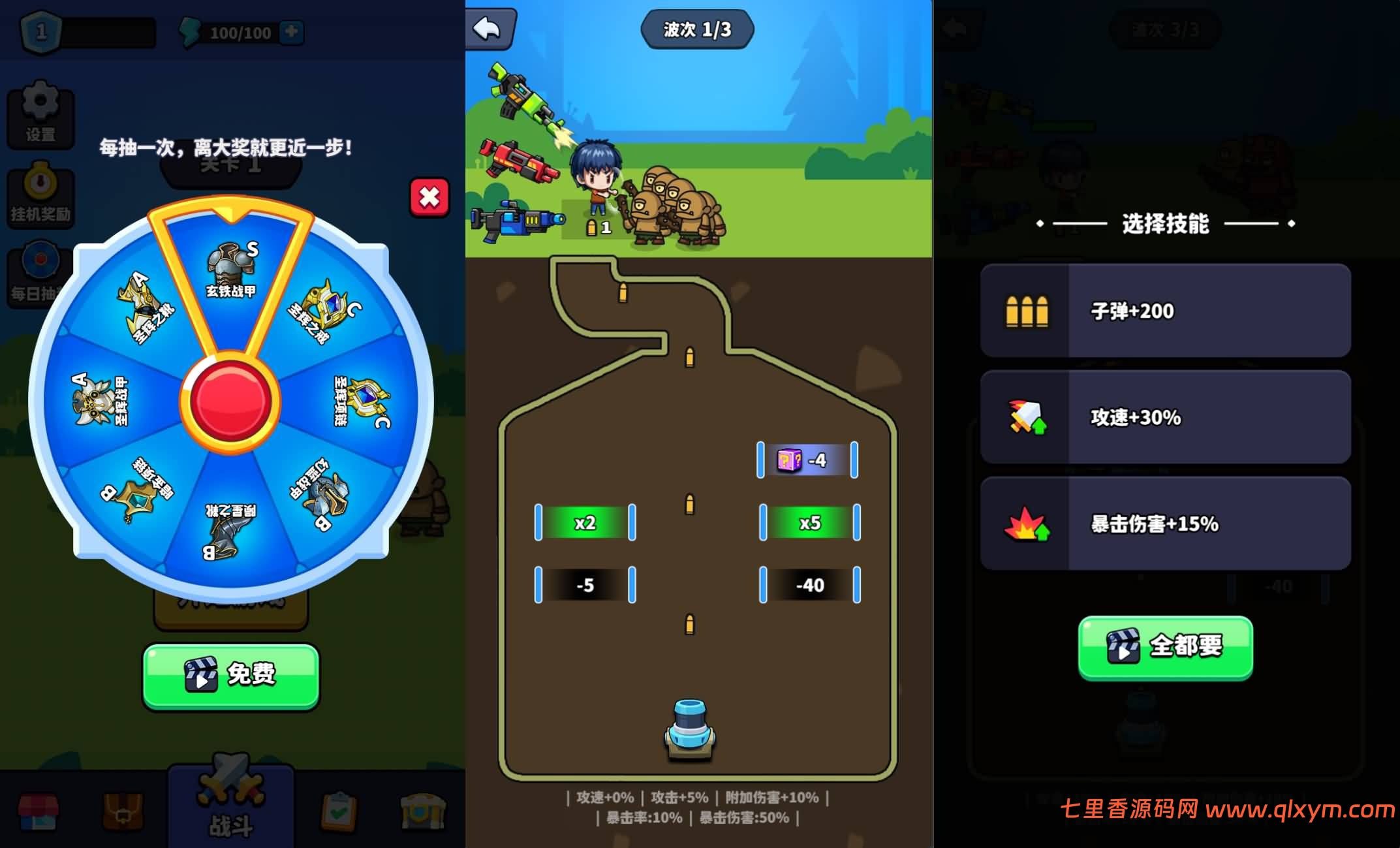This screenshot has width=1400, height=848.
Task: Tap the 免费 free spin button
Action: click(230, 677)
